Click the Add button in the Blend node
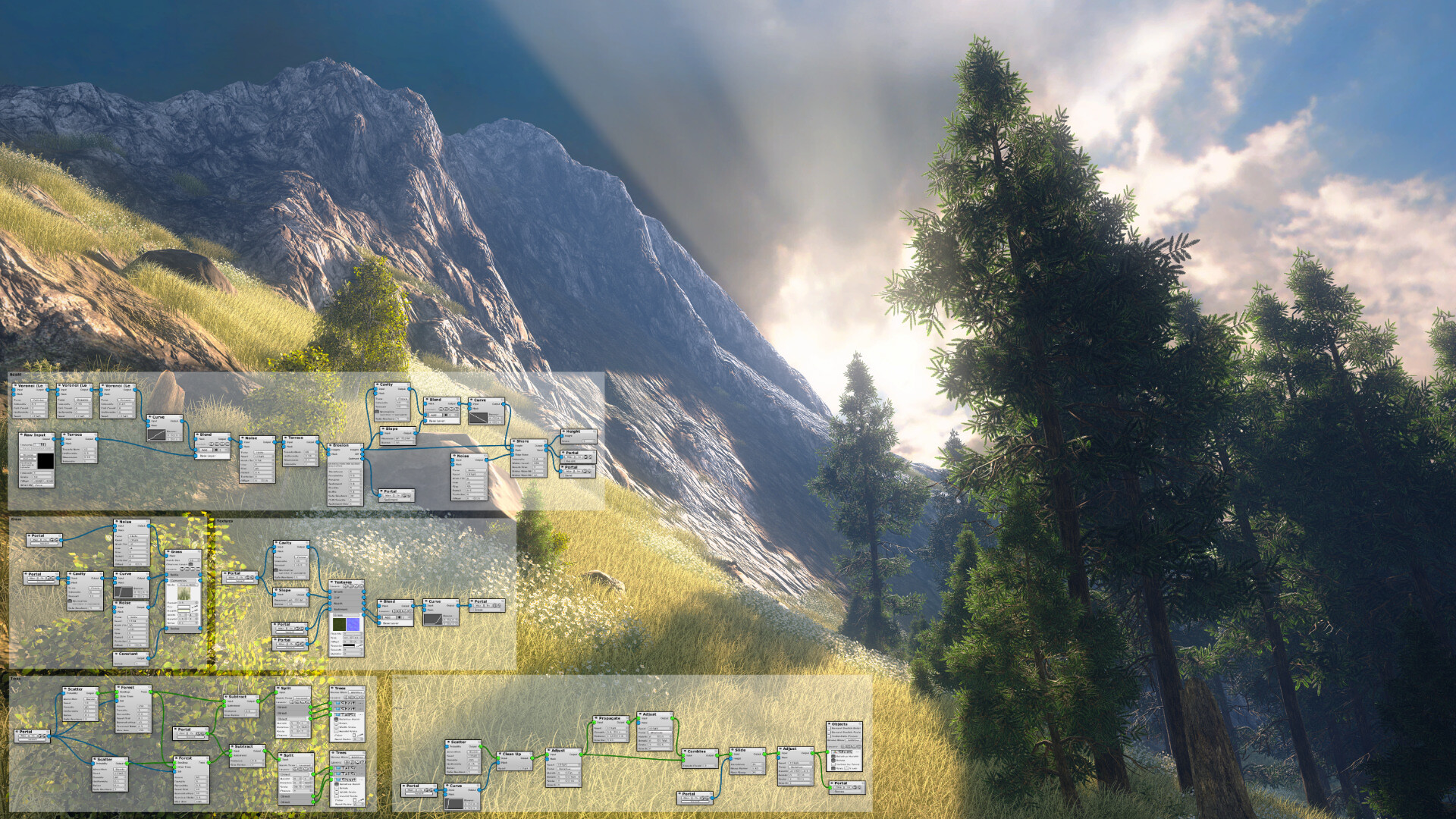The width and height of the screenshot is (1456, 819). click(x=388, y=617)
